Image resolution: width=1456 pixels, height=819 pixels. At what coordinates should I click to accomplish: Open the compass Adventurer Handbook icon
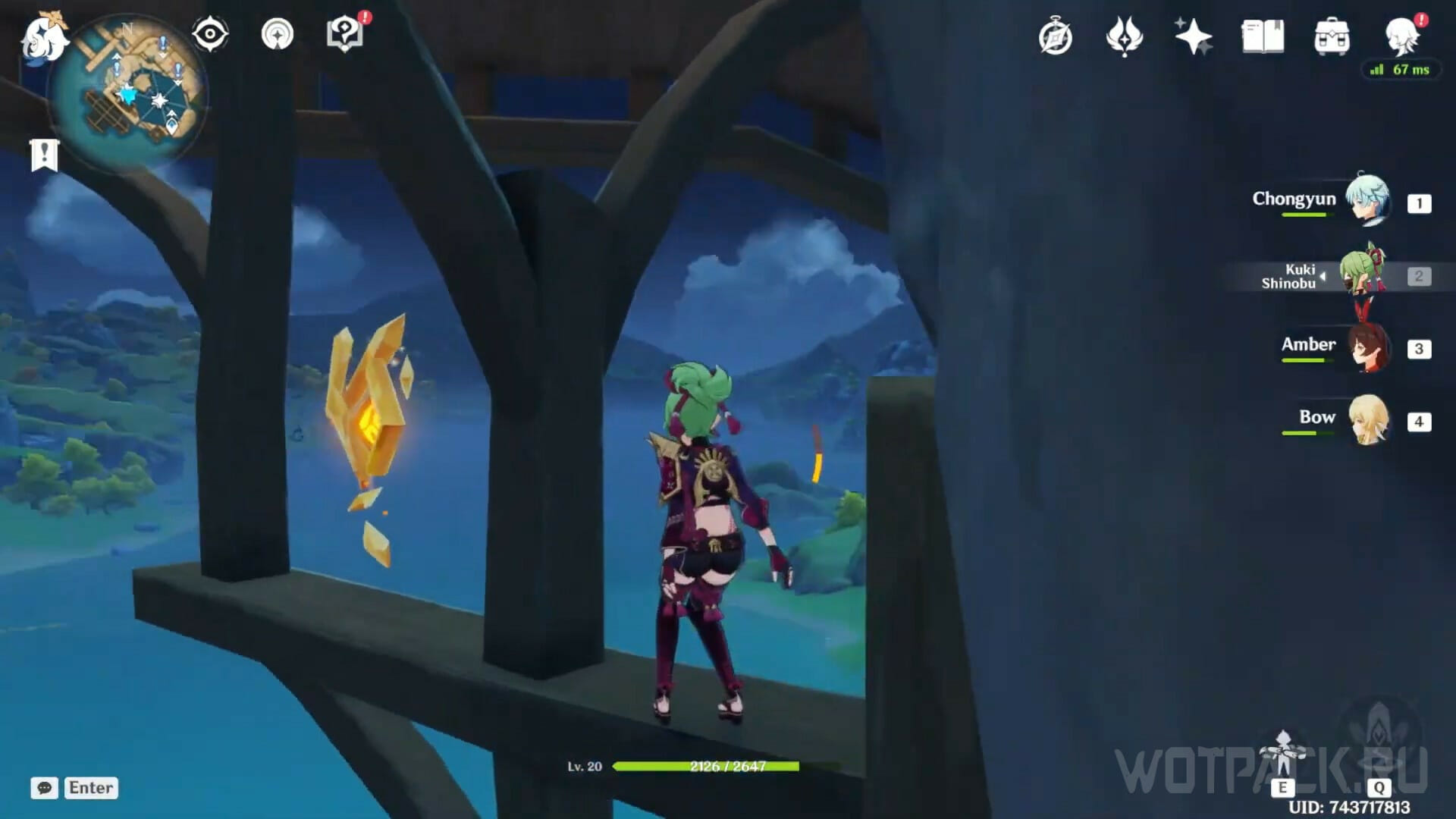click(x=1056, y=37)
